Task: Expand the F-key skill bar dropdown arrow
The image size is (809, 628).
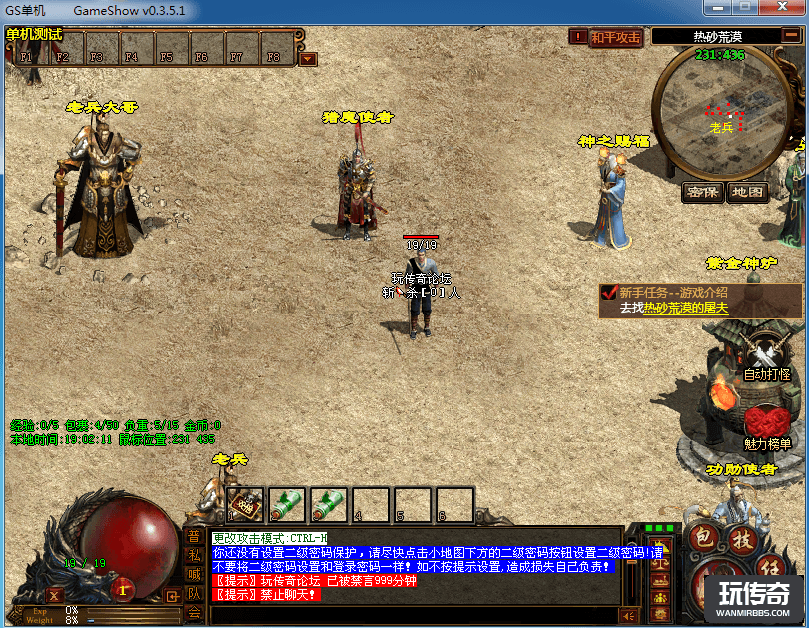Action: click(x=308, y=58)
